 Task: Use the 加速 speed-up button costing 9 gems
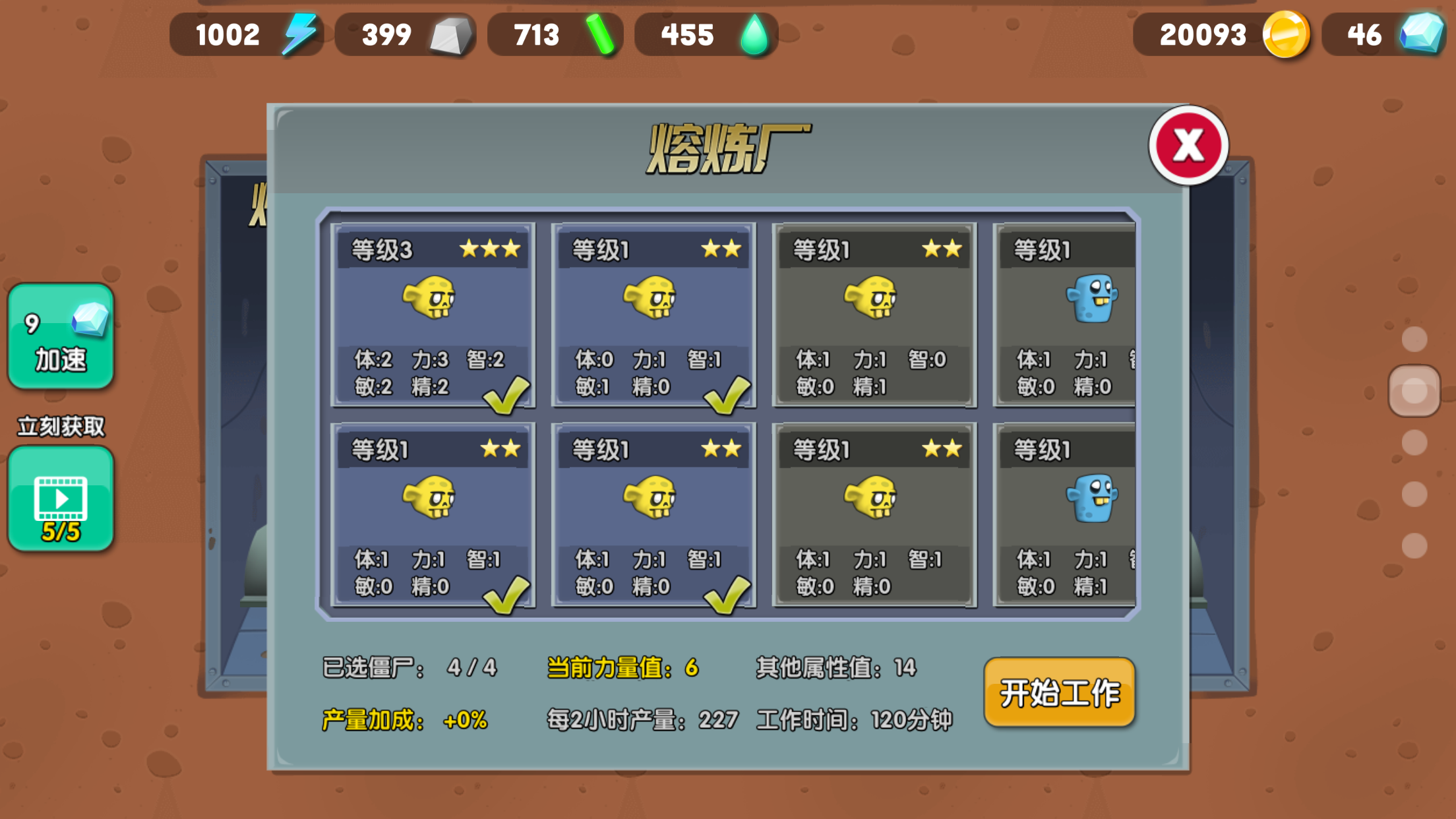coord(61,337)
